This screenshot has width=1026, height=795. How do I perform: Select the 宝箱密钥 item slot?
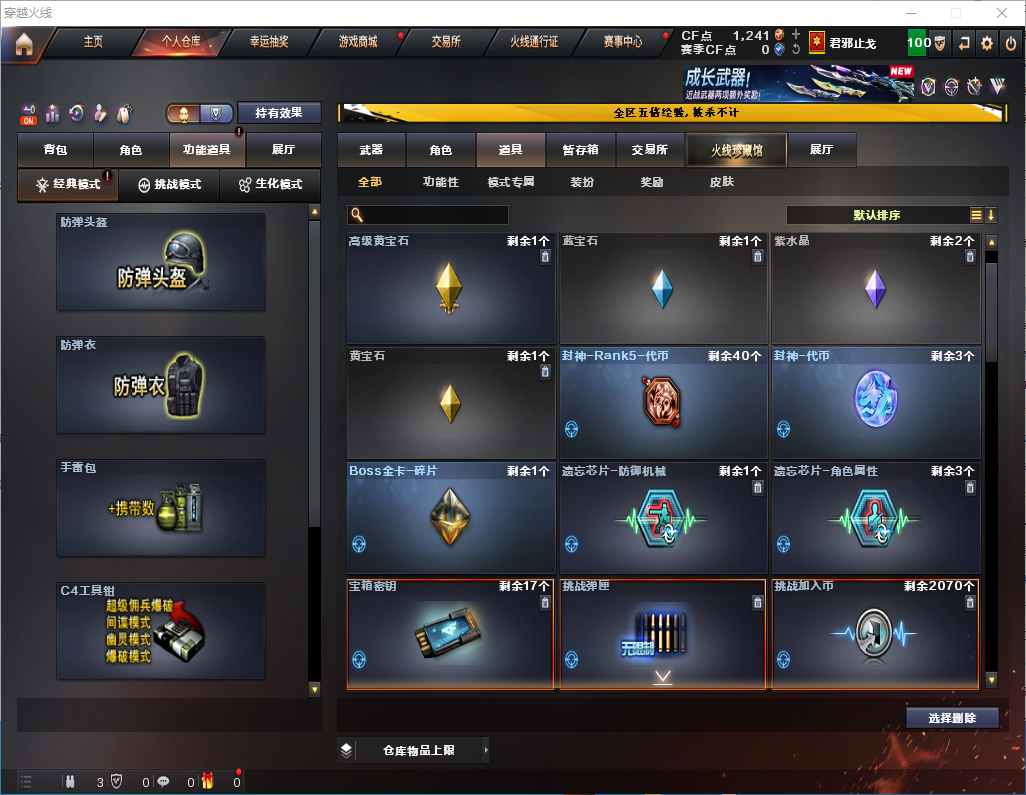pyautogui.click(x=450, y=633)
